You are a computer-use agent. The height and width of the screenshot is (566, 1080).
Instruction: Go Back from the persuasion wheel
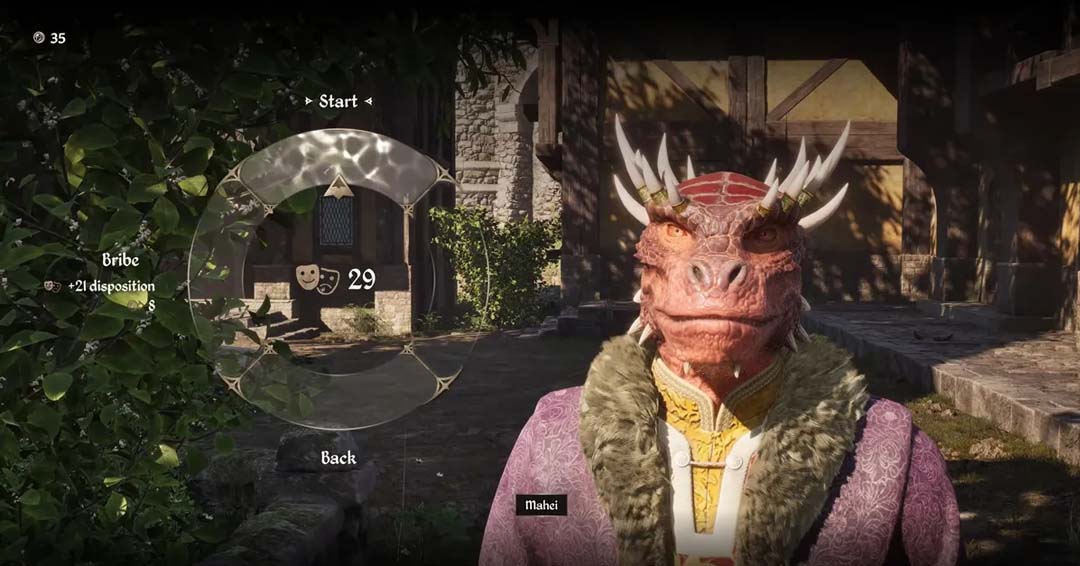tap(338, 458)
